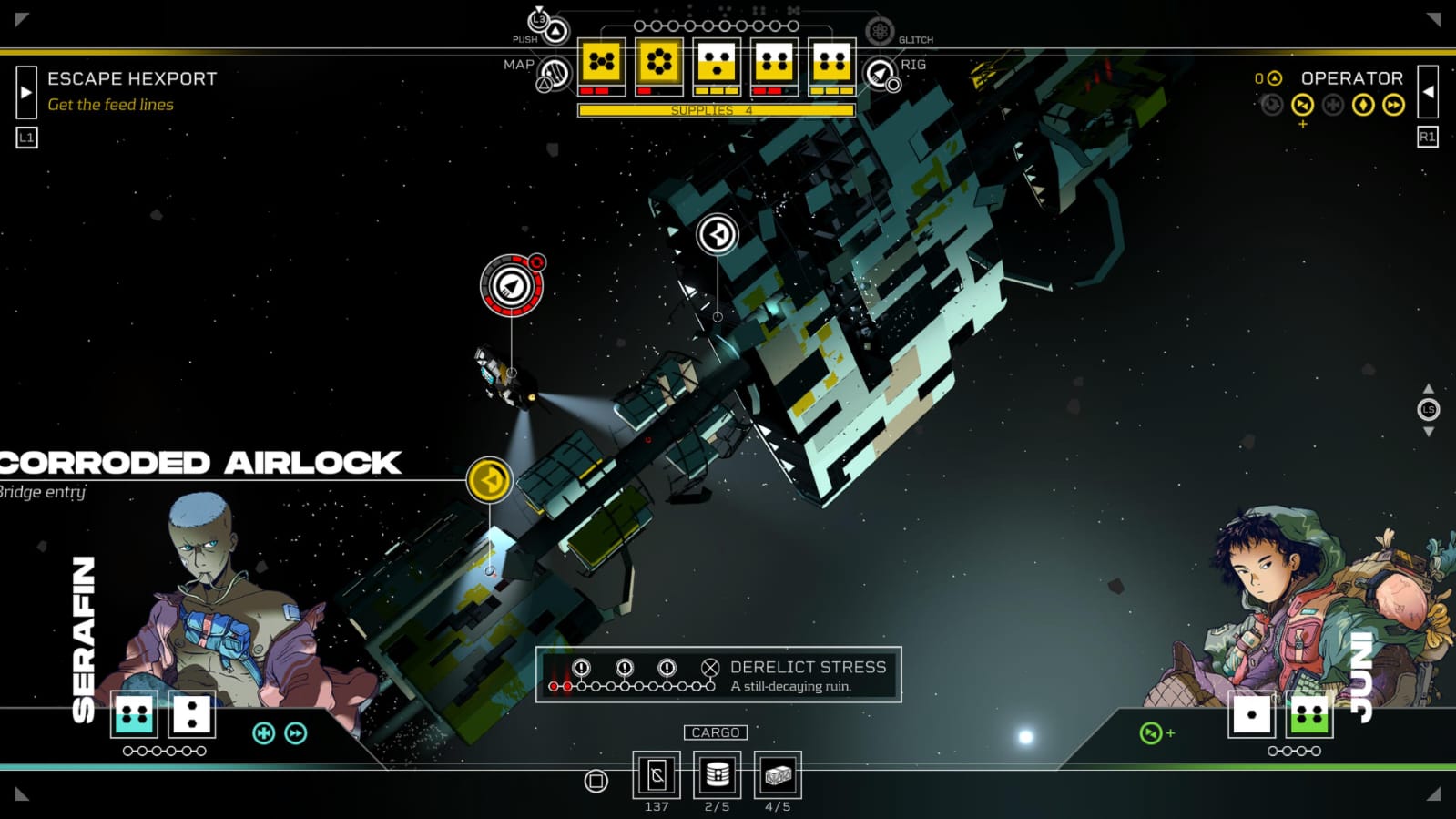Open the Derelict Stress tracker

tap(718, 675)
